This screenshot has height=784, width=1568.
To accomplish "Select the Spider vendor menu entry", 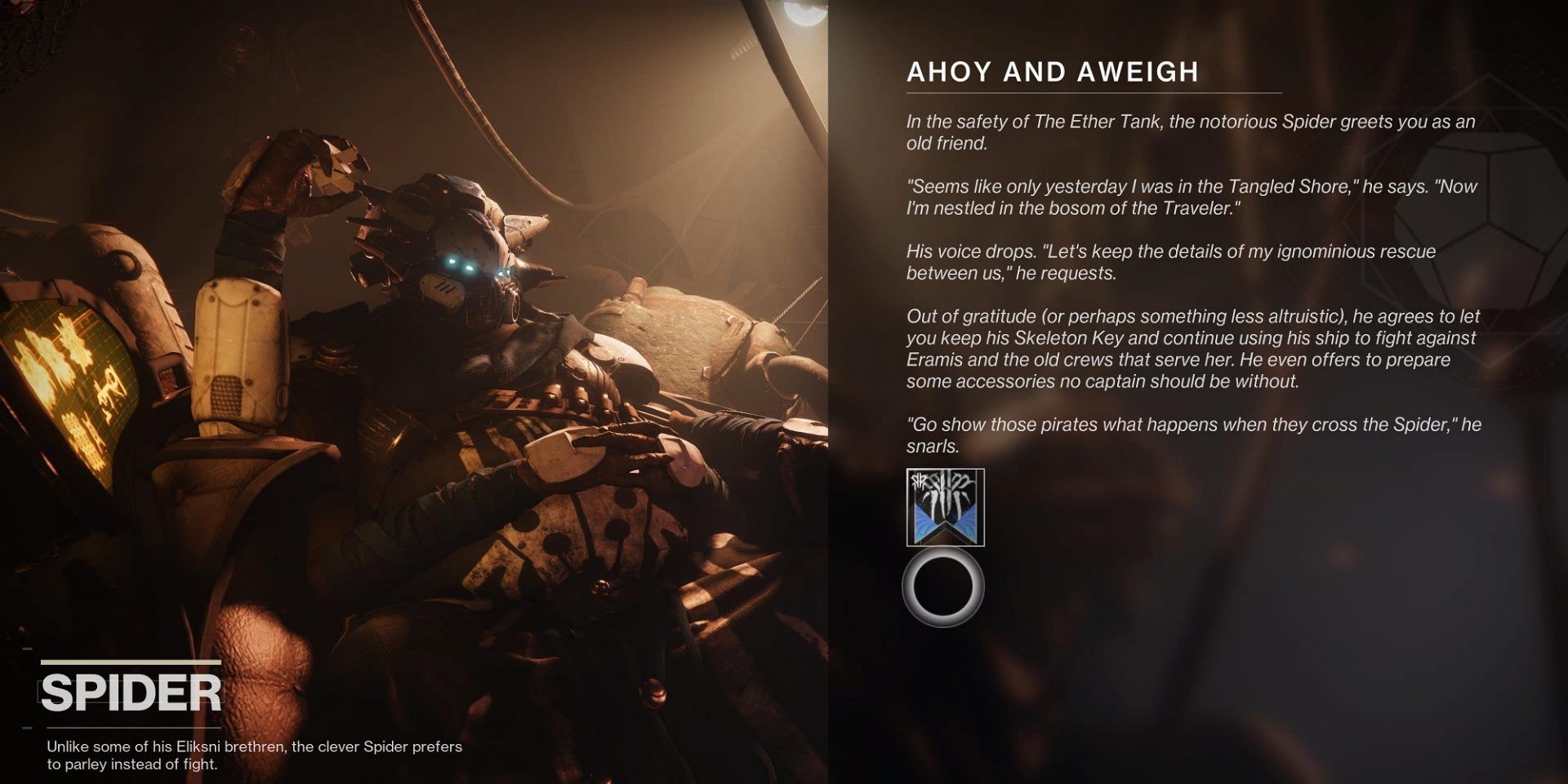I will pos(133,693).
